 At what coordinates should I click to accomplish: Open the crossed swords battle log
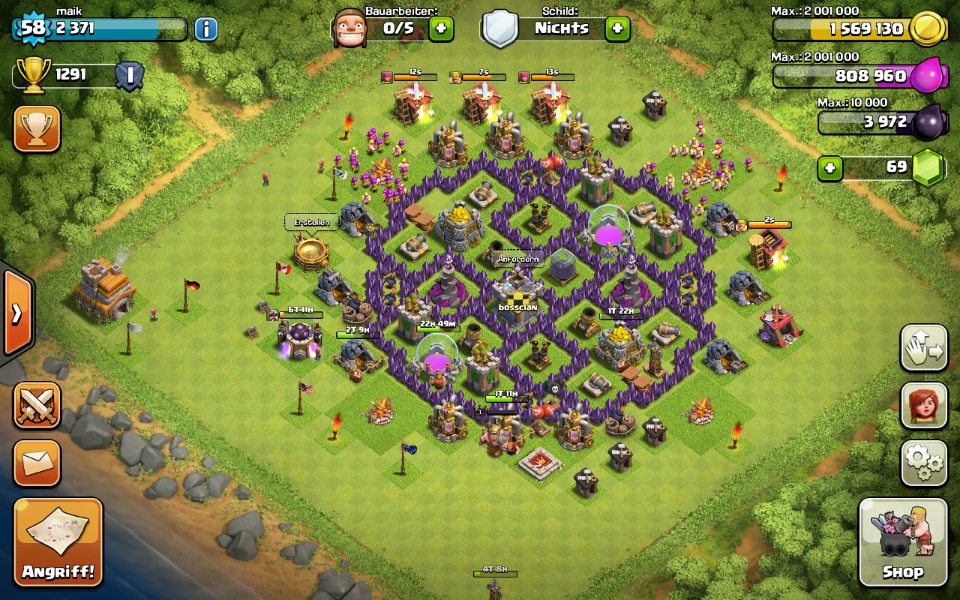click(37, 405)
